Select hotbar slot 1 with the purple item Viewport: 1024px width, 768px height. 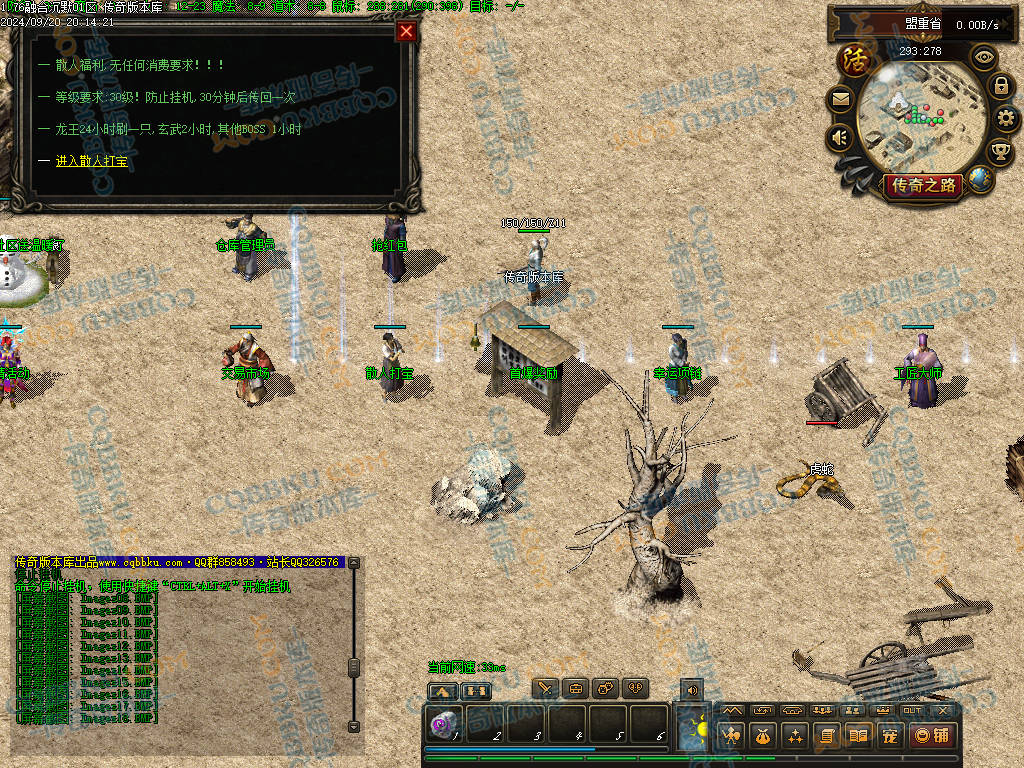pos(444,724)
